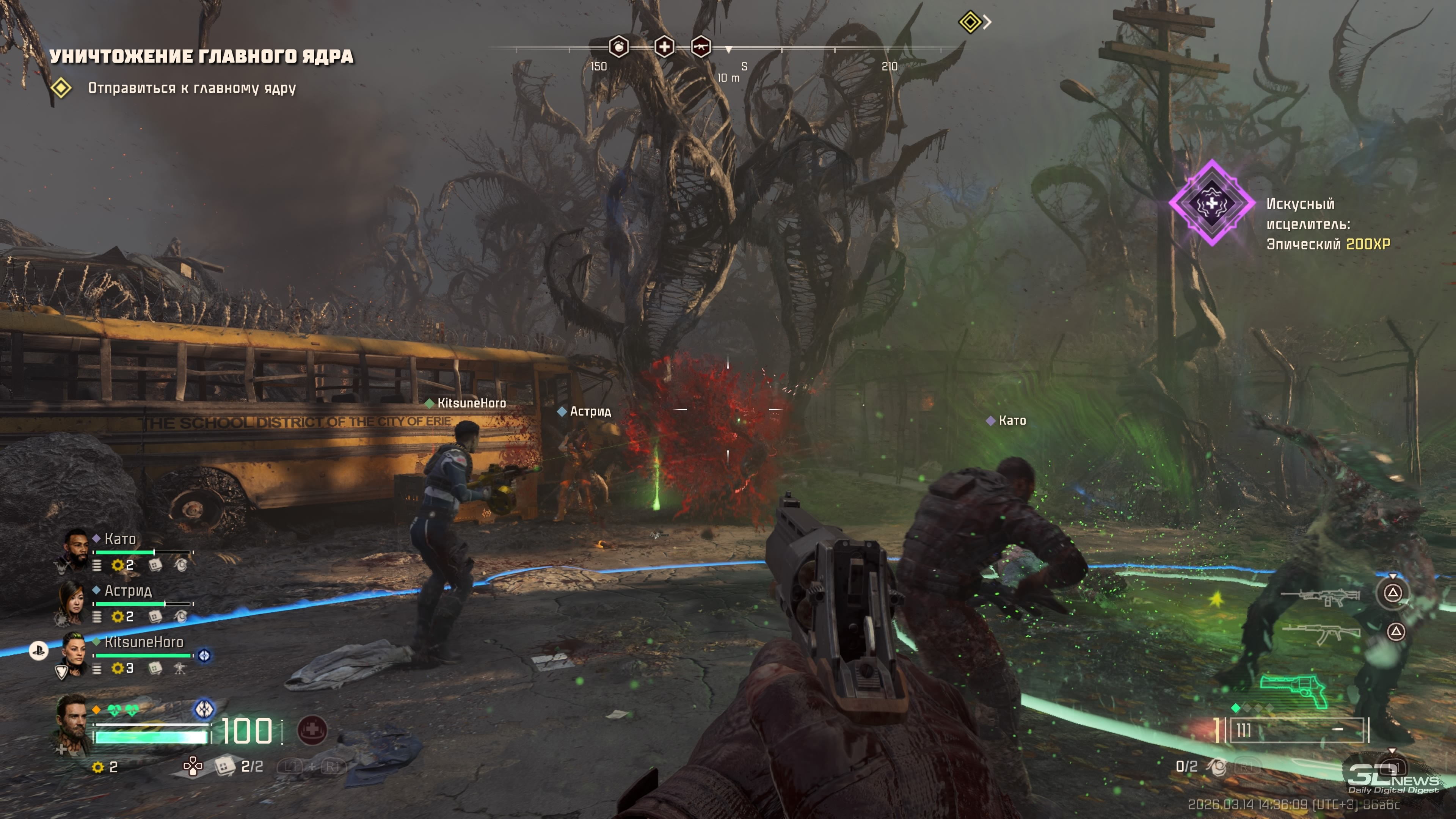The height and width of the screenshot is (819, 1456).
Task: Select the highlighted green revolver
Action: click(1294, 690)
